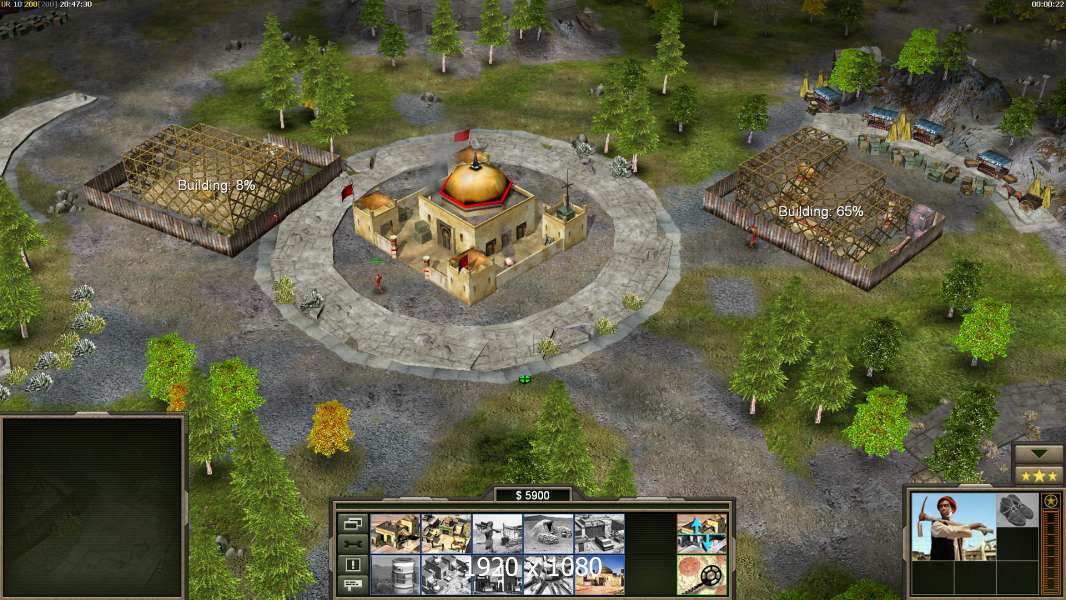This screenshot has height=600, width=1066.
Task: Click the overlapping windows button
Action: click(x=351, y=523)
